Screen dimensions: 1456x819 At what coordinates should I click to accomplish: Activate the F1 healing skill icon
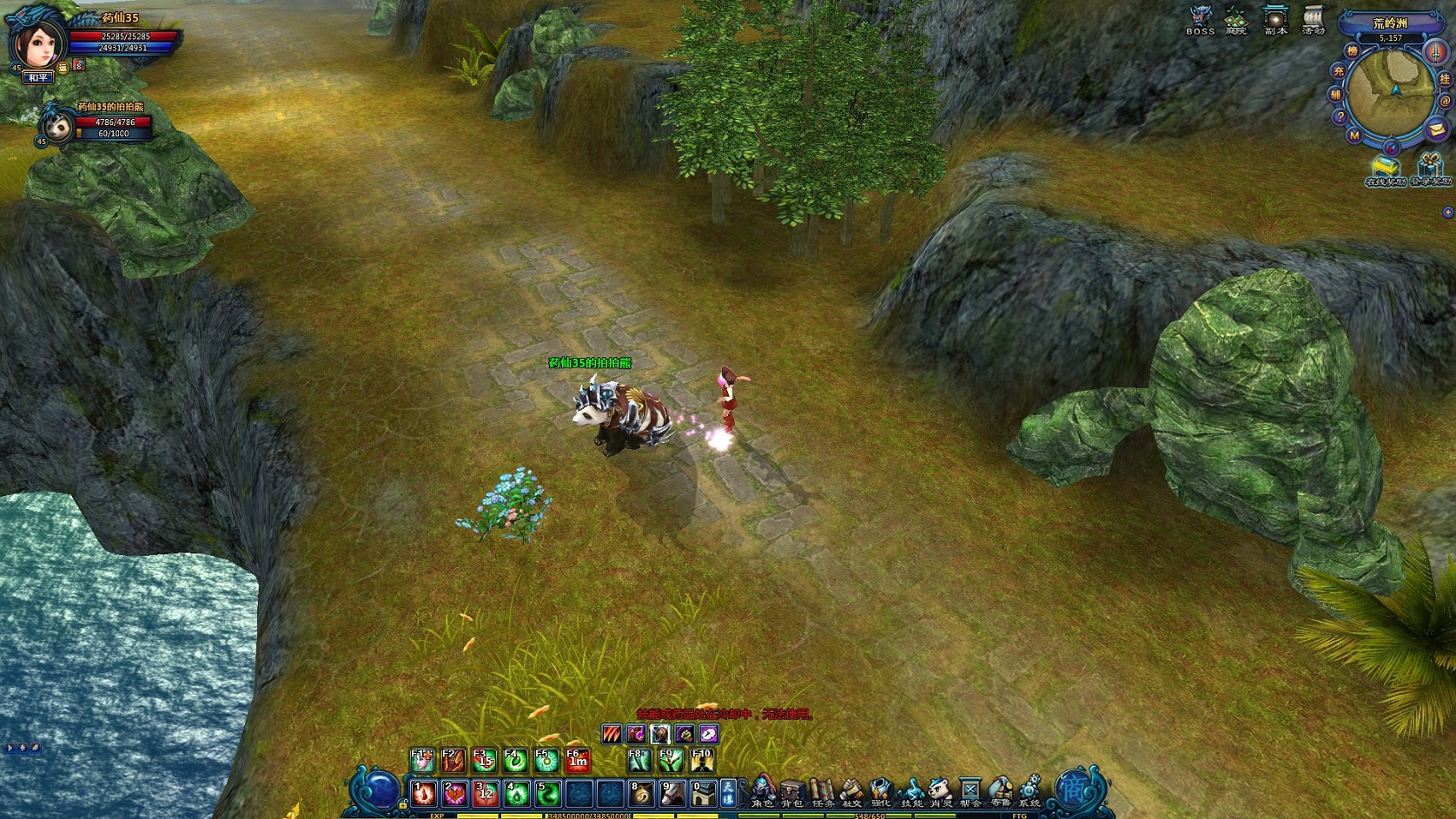421,760
